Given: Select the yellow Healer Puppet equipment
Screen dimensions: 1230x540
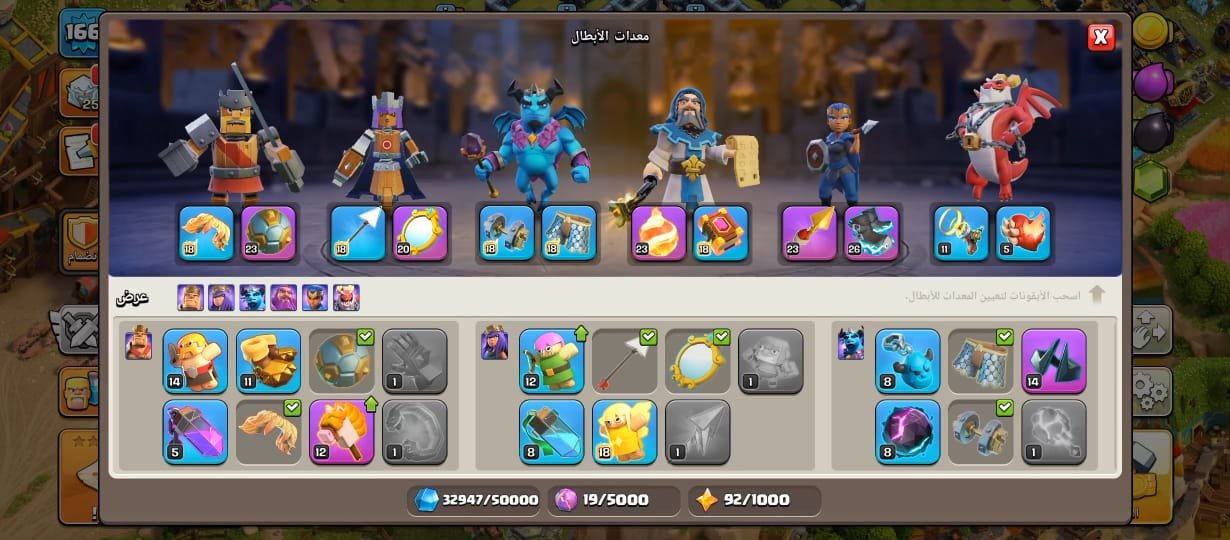Looking at the screenshot, I should (x=624, y=432).
